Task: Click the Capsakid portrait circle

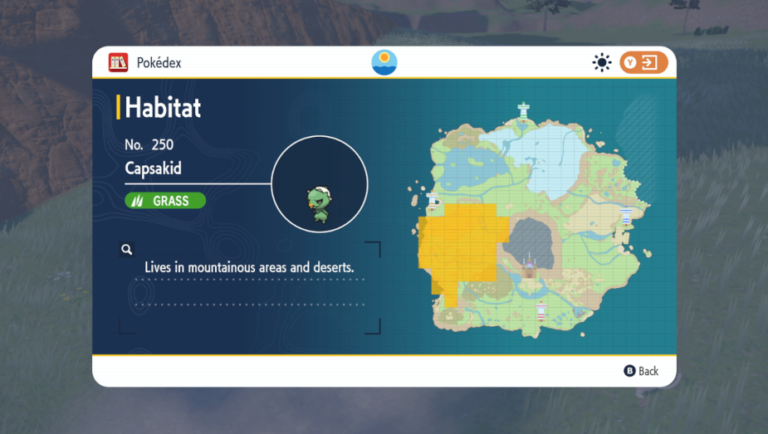Action: coord(320,184)
